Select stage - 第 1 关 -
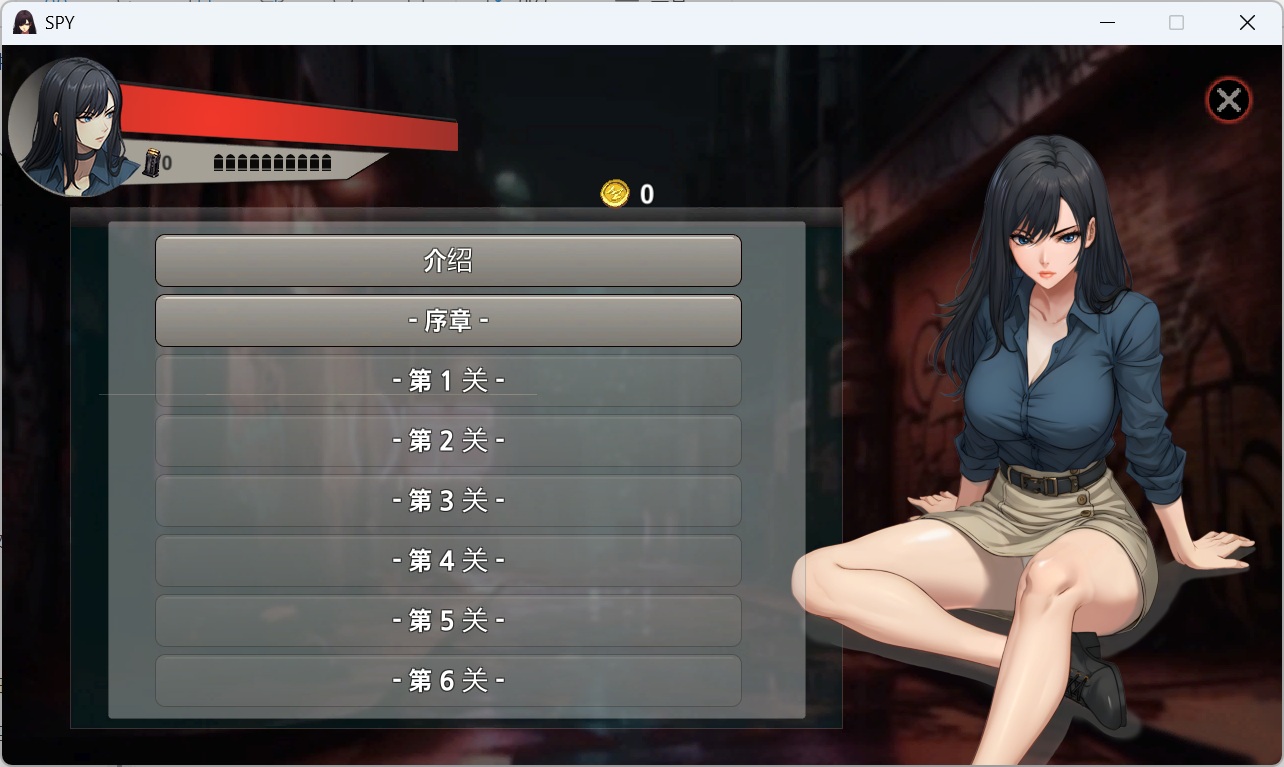The image size is (1284, 767). [448, 380]
